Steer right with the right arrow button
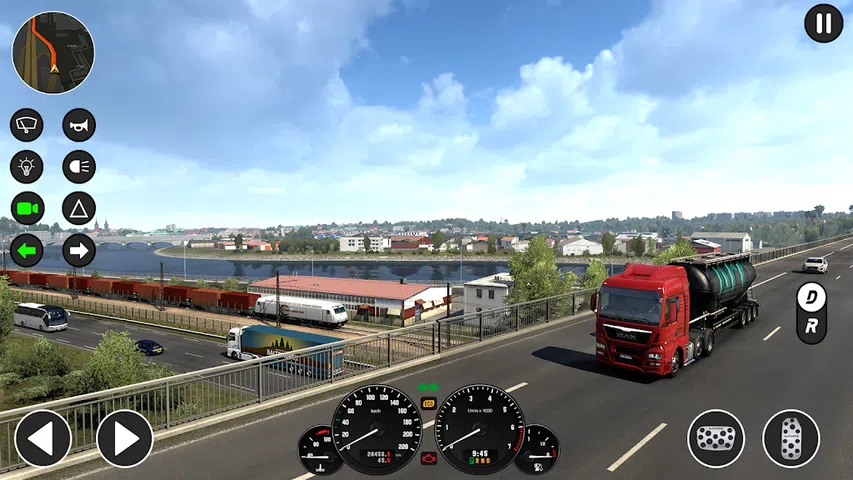This screenshot has width=853, height=480. (125, 438)
